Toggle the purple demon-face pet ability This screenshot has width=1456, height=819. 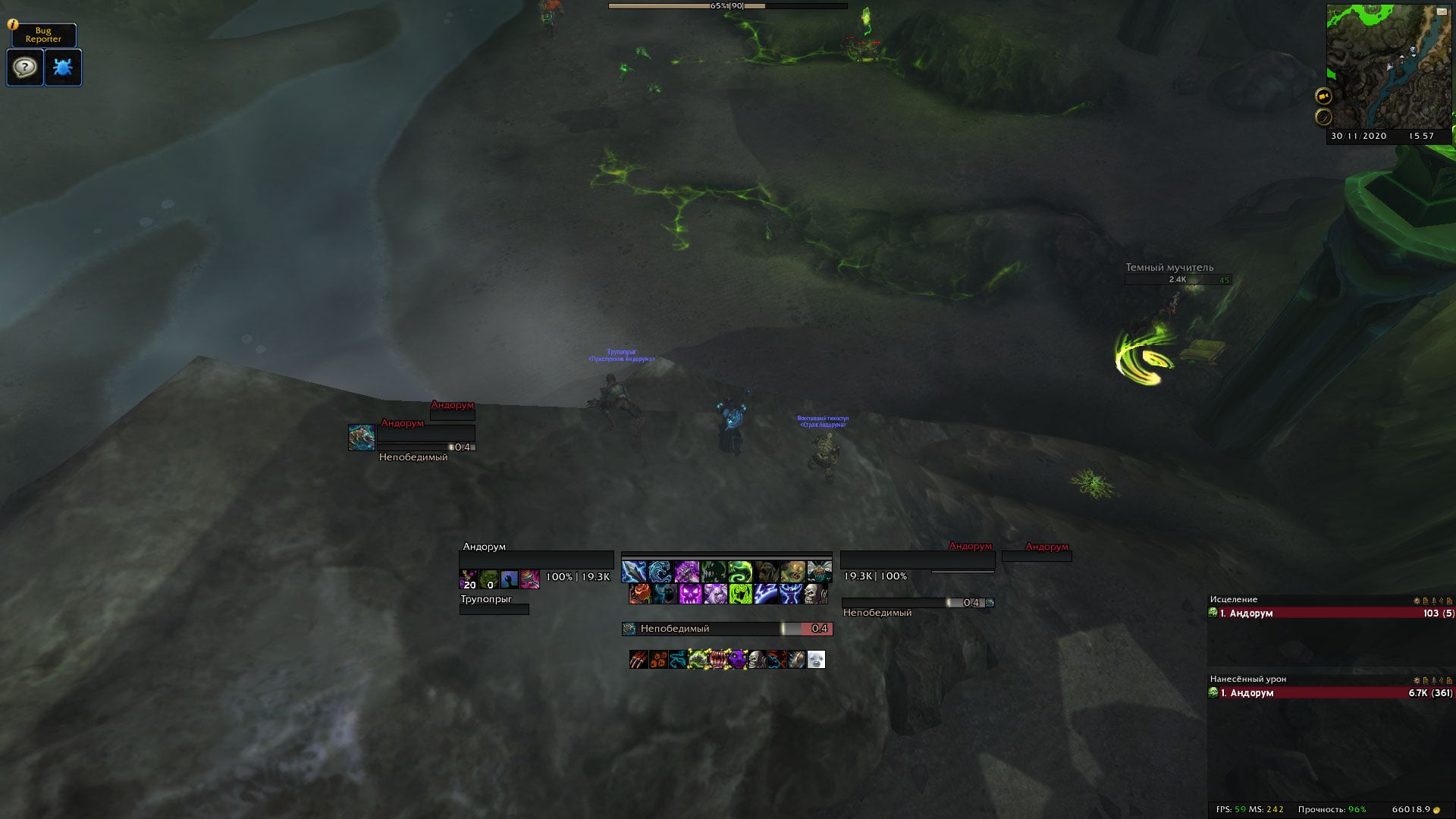(x=737, y=660)
